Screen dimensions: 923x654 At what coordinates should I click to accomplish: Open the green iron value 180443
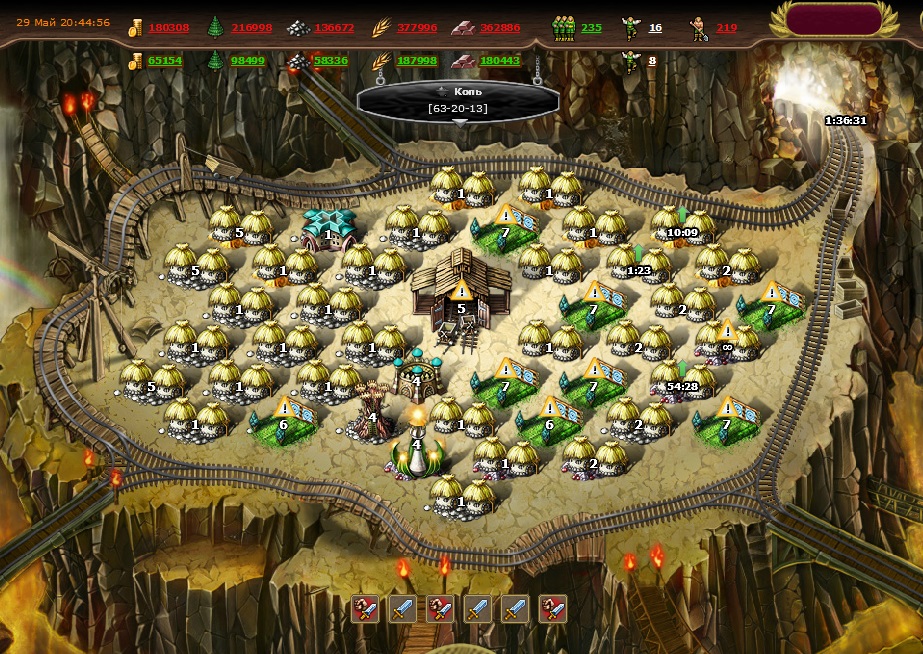[500, 61]
